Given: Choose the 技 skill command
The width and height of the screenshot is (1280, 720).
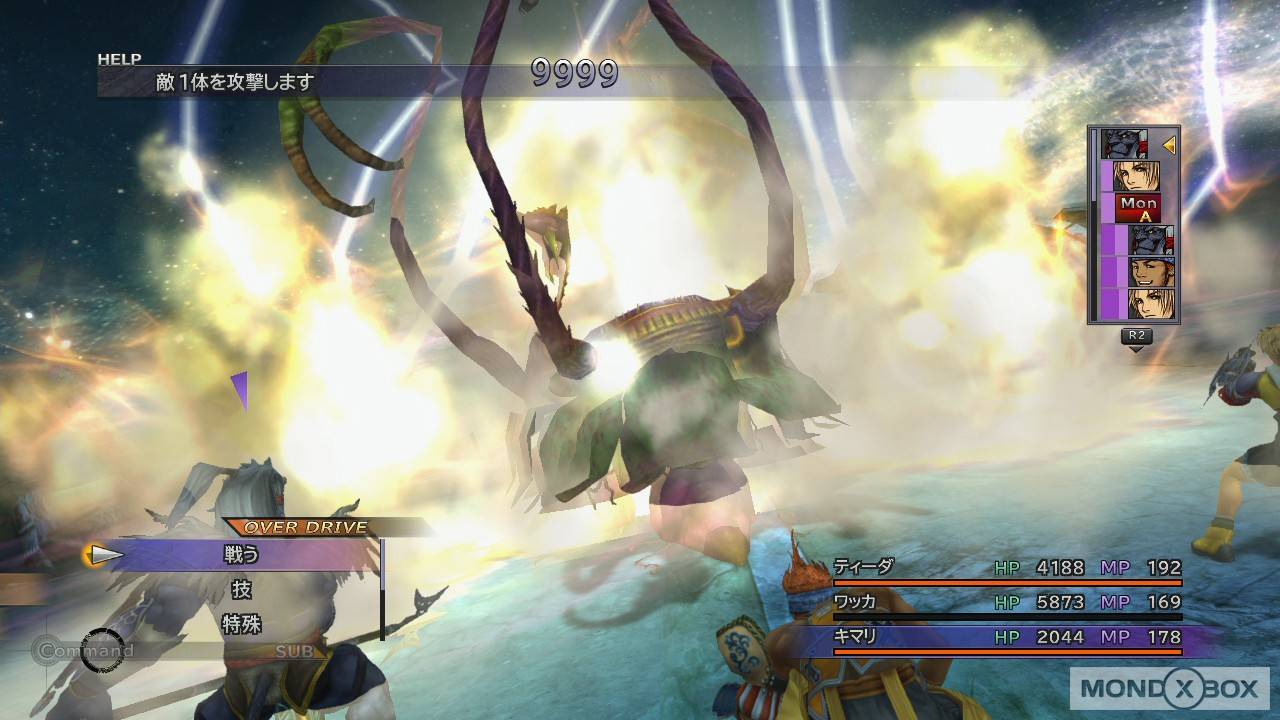Looking at the screenshot, I should pyautogui.click(x=242, y=589).
